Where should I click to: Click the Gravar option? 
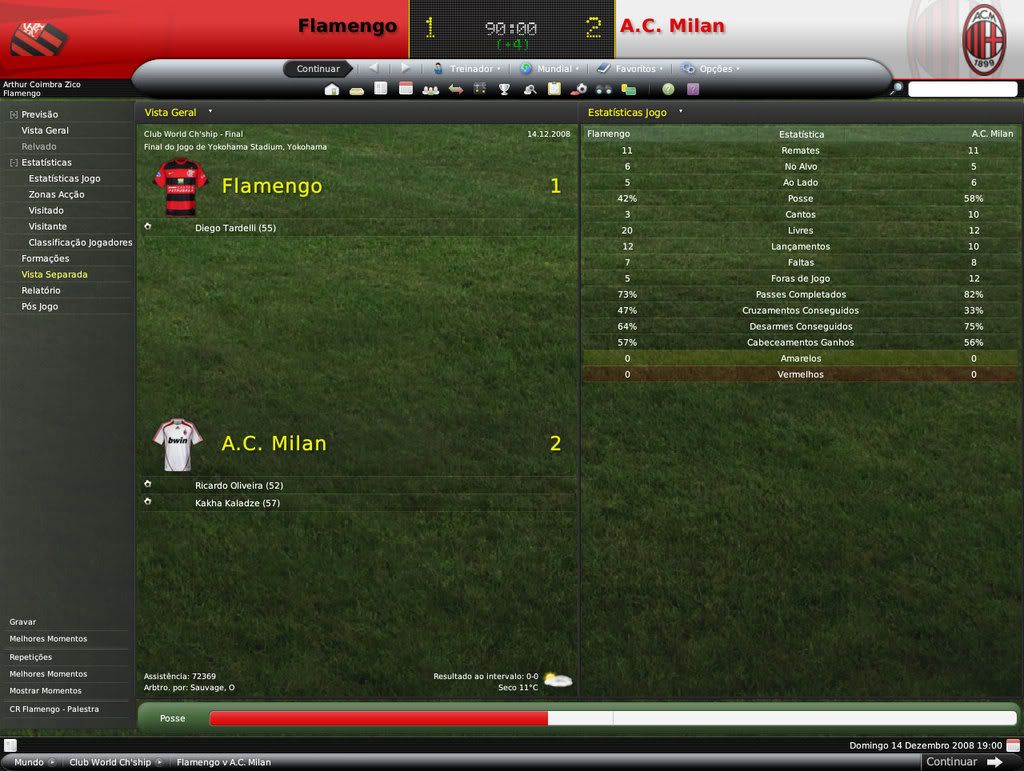23,622
